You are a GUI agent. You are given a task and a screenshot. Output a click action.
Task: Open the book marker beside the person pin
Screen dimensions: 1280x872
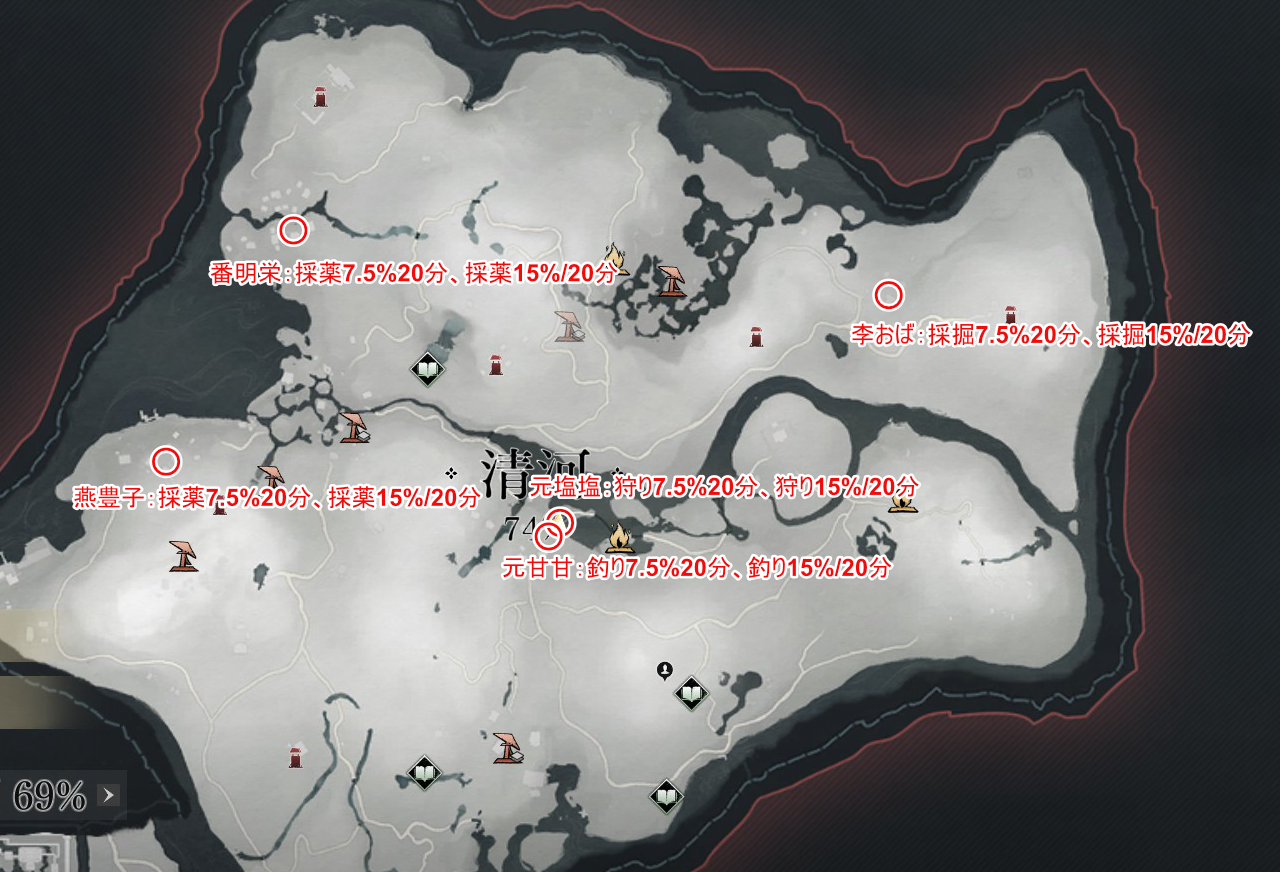691,692
